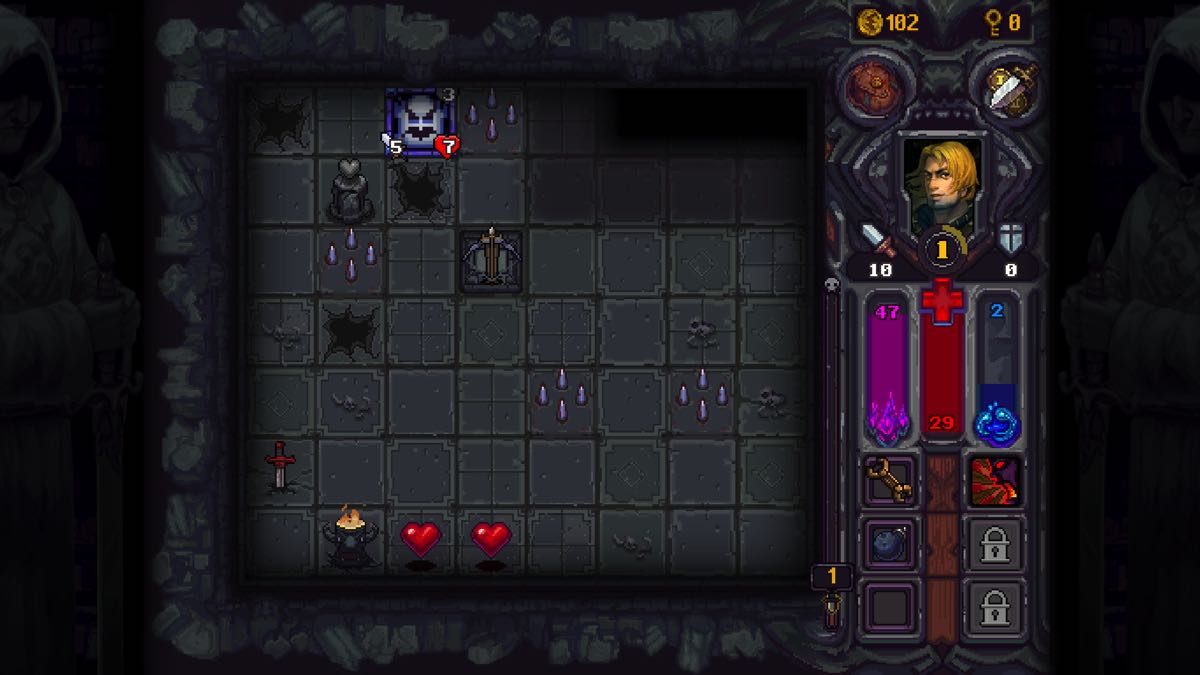Select the heart statue tile

pos(351,190)
